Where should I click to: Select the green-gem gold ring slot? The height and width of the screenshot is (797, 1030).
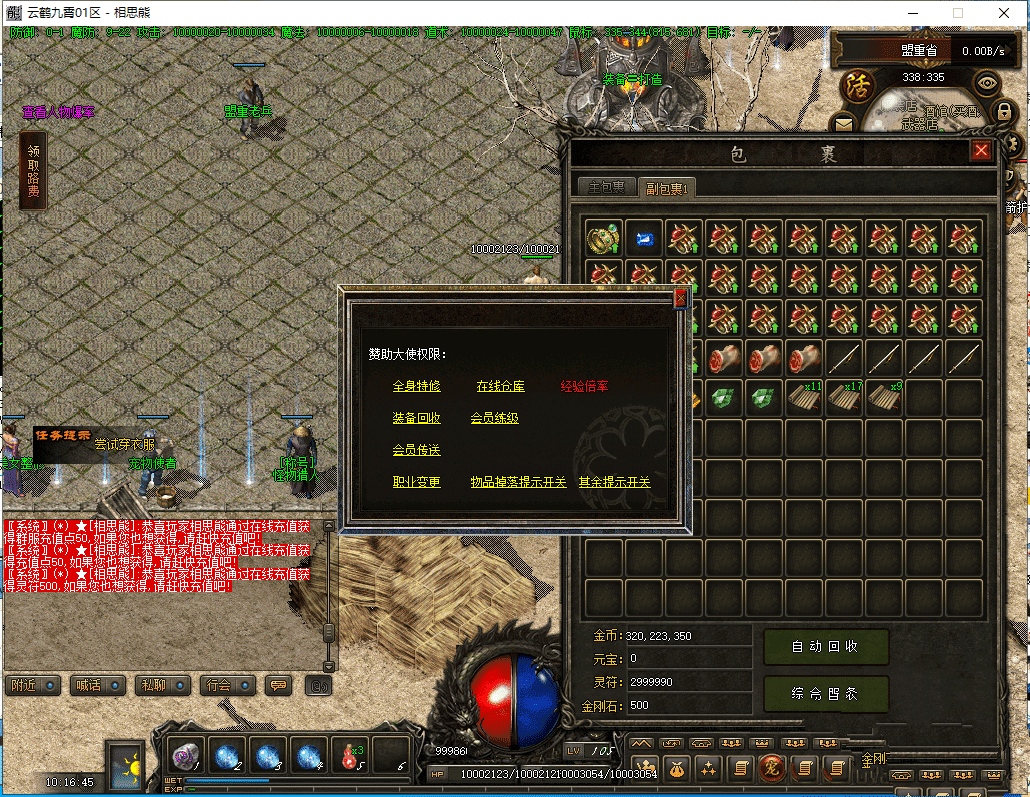[603, 238]
